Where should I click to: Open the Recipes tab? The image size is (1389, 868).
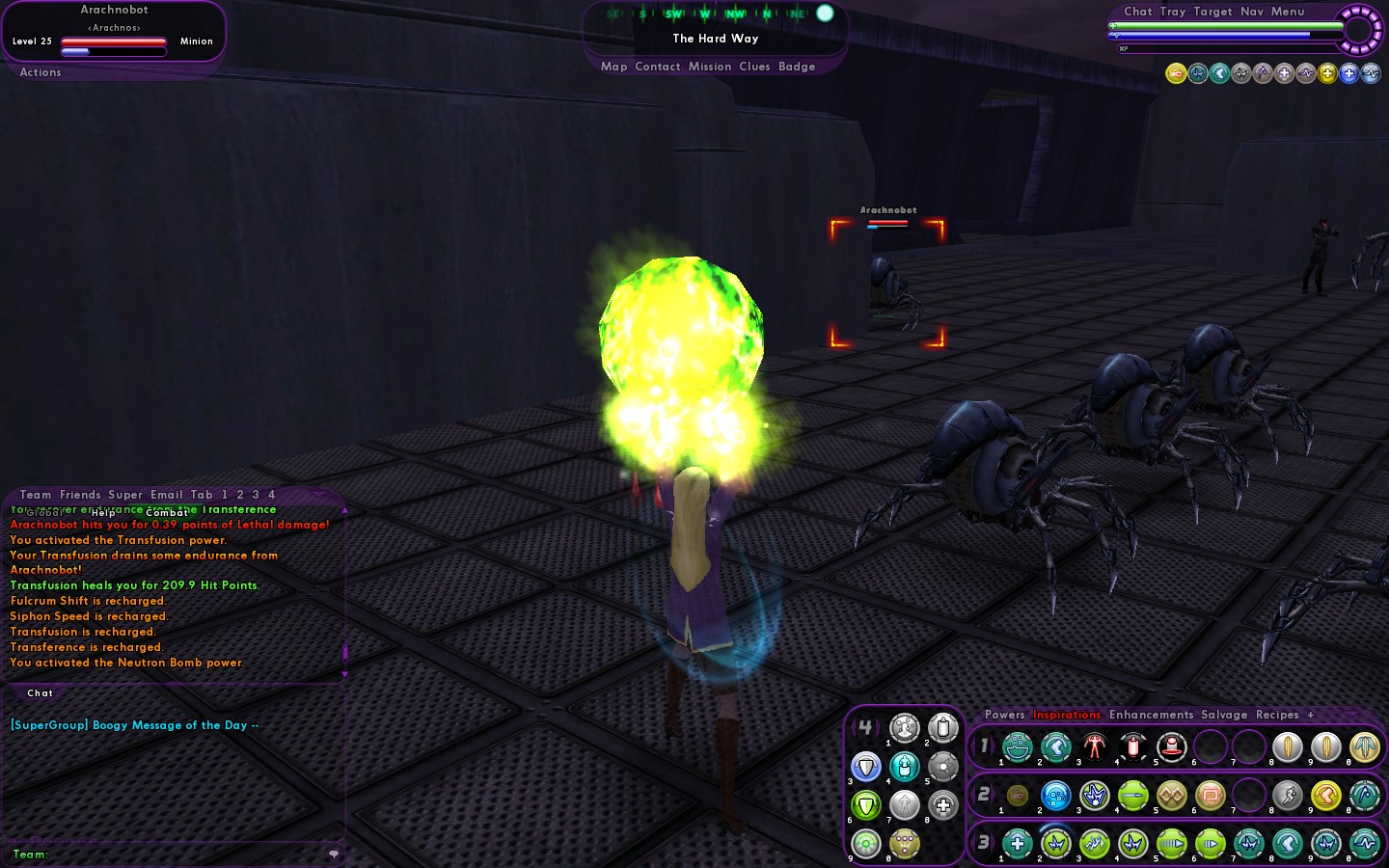click(x=1277, y=715)
